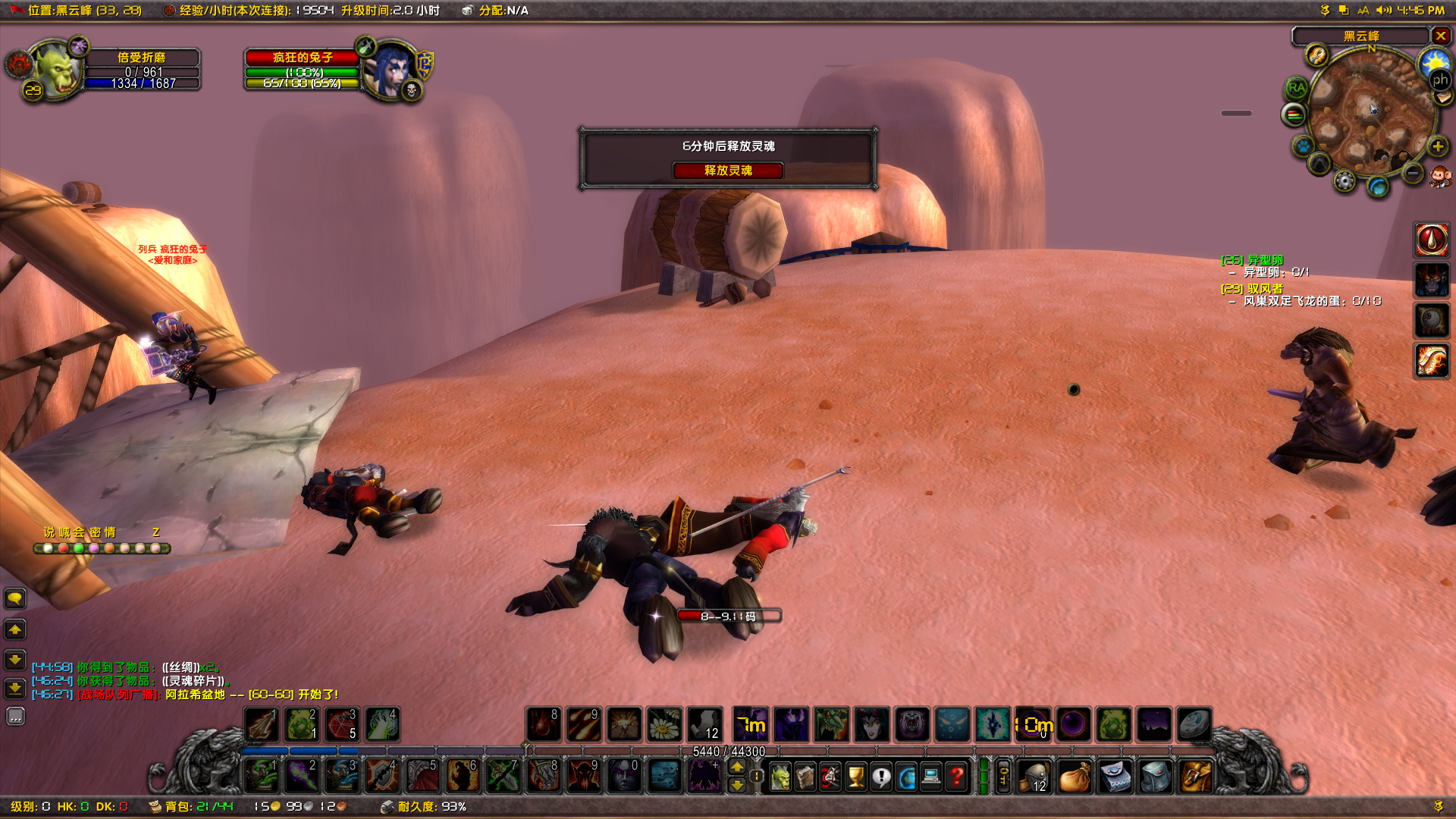The width and height of the screenshot is (1456, 819).
Task: Click the trophy achievements icon in the micro menu
Action: (855, 777)
